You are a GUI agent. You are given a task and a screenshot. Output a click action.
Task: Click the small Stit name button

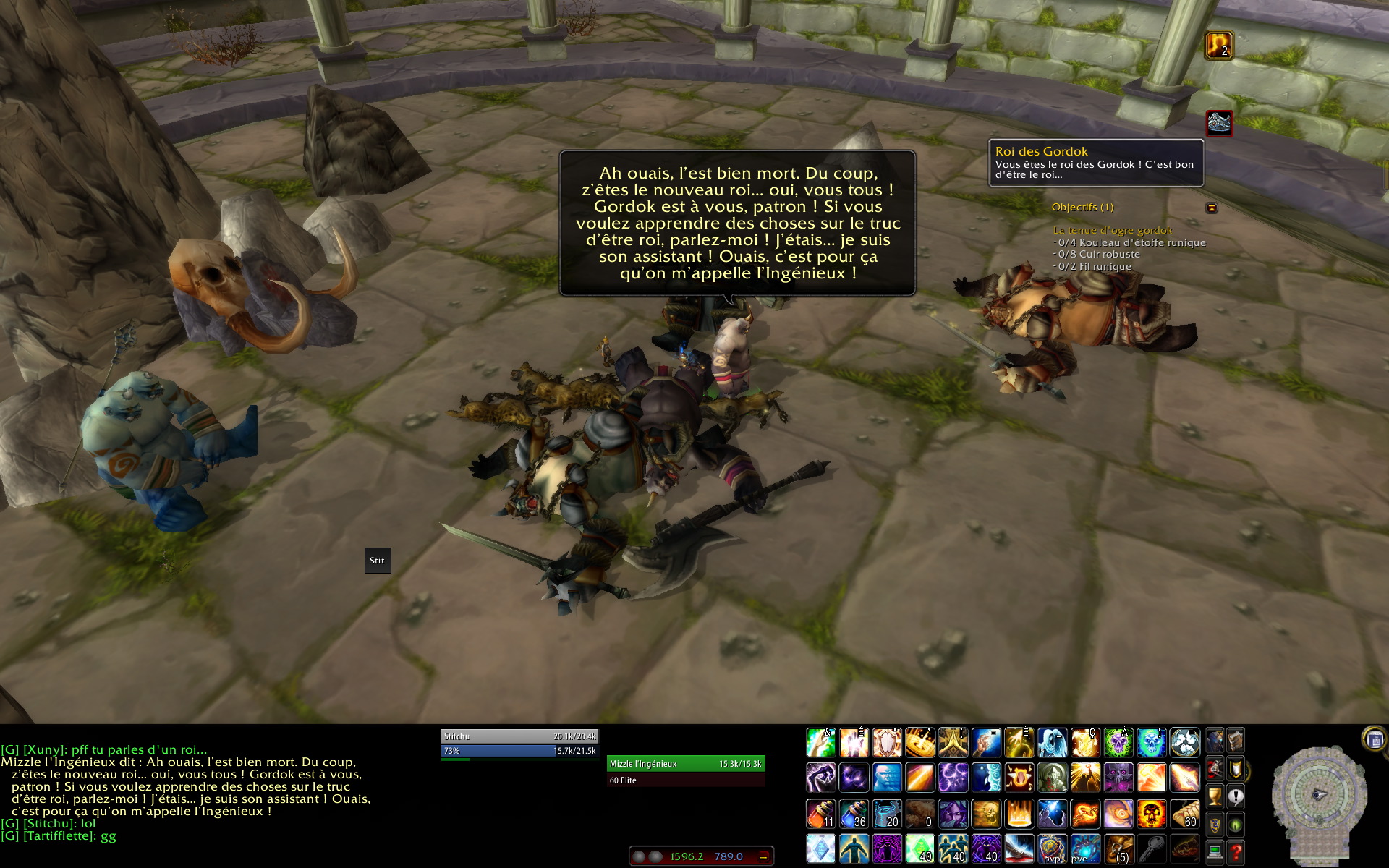pyautogui.click(x=378, y=561)
